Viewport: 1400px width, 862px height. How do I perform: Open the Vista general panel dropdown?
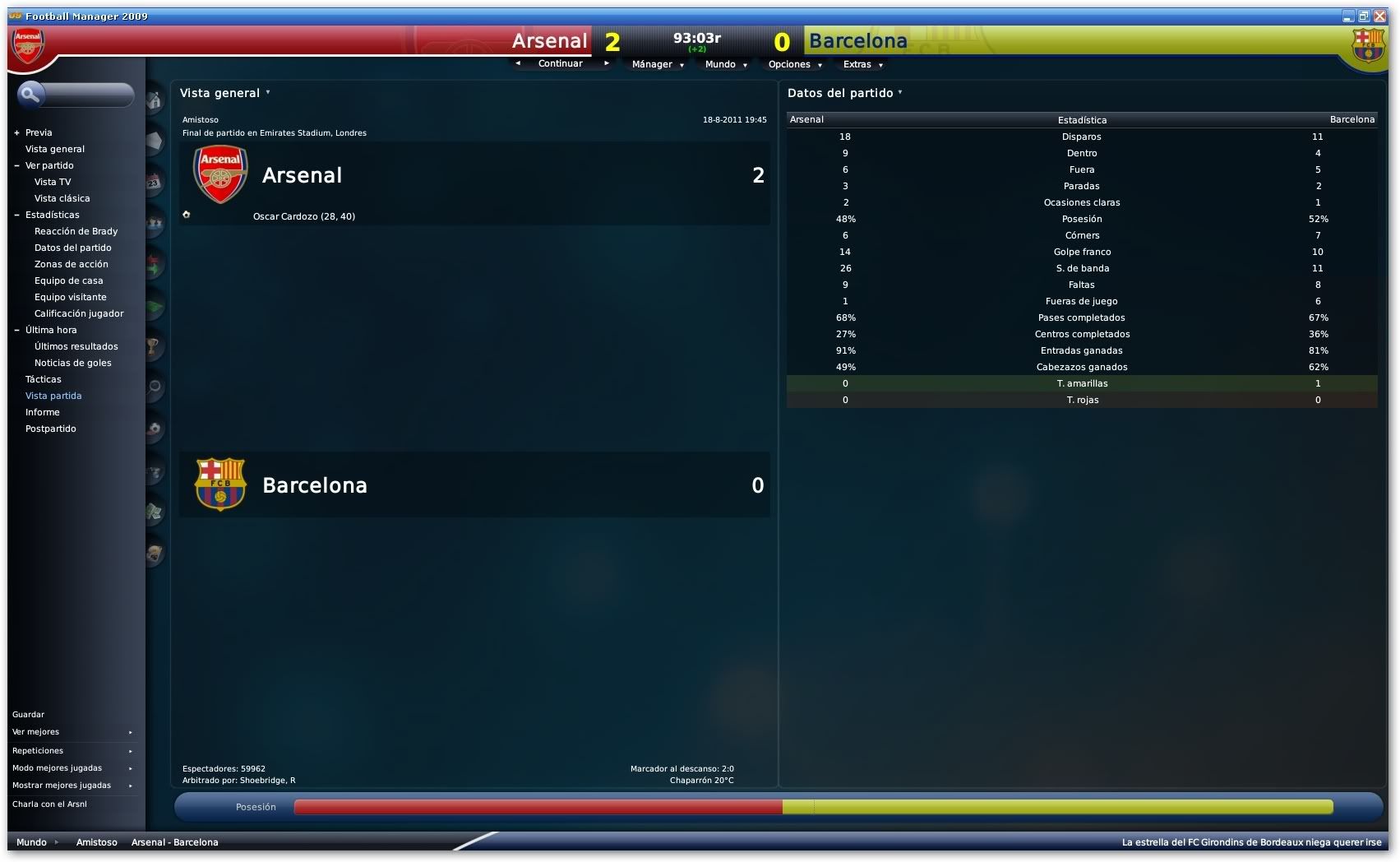(x=224, y=93)
